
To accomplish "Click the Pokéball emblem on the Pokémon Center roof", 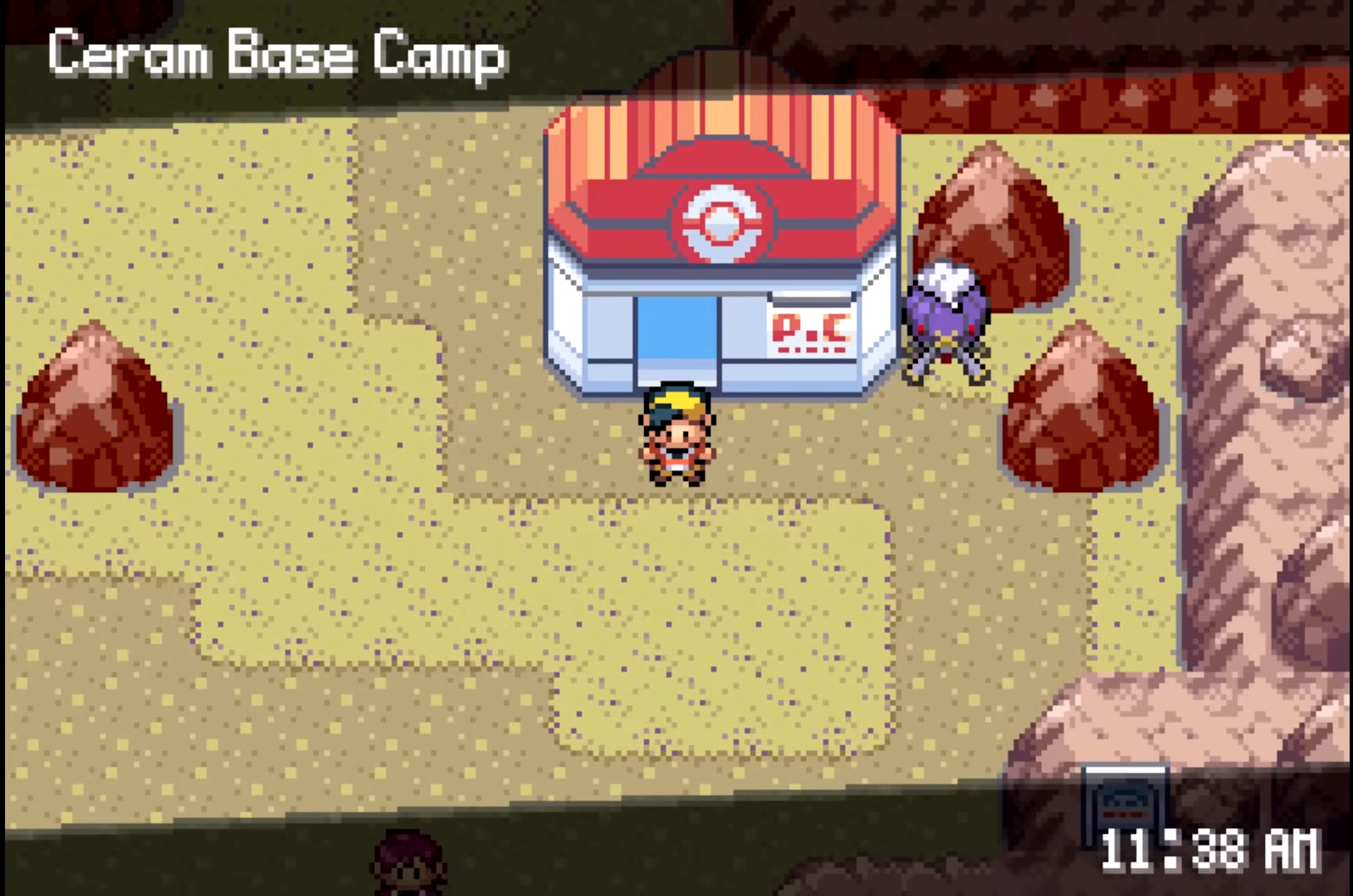I will pos(720,222).
